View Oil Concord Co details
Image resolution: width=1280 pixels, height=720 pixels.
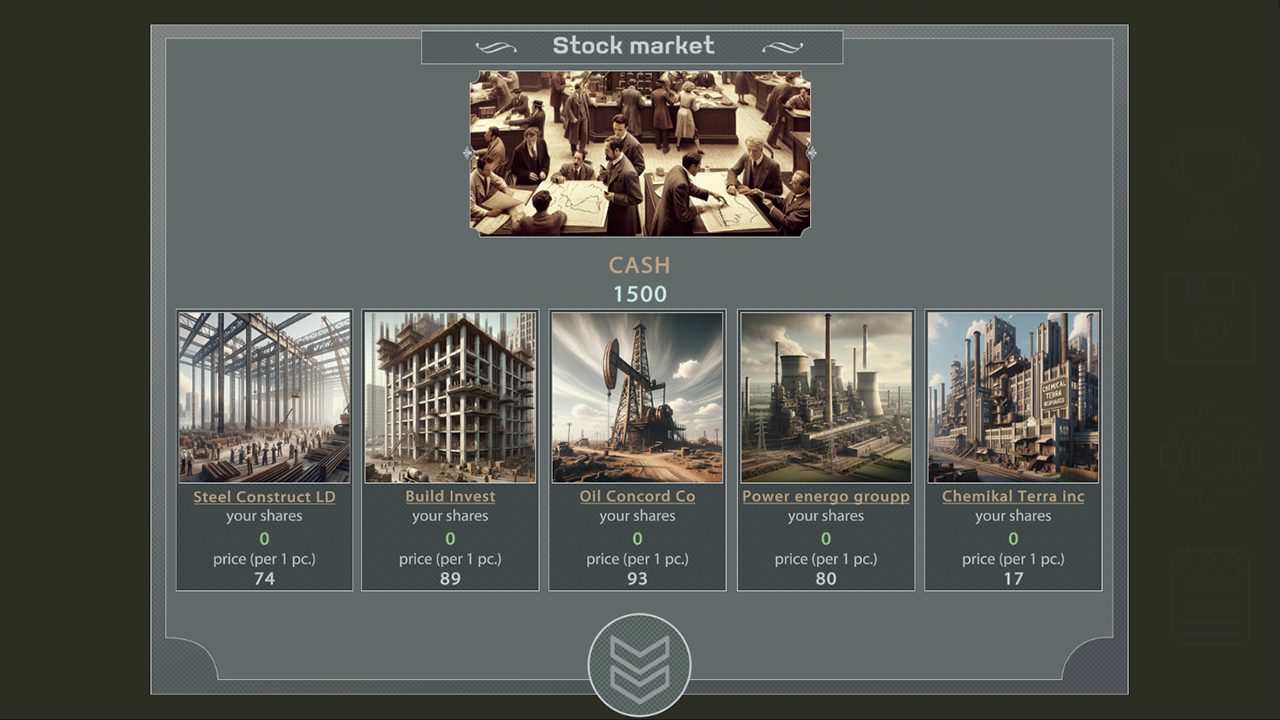[637, 496]
